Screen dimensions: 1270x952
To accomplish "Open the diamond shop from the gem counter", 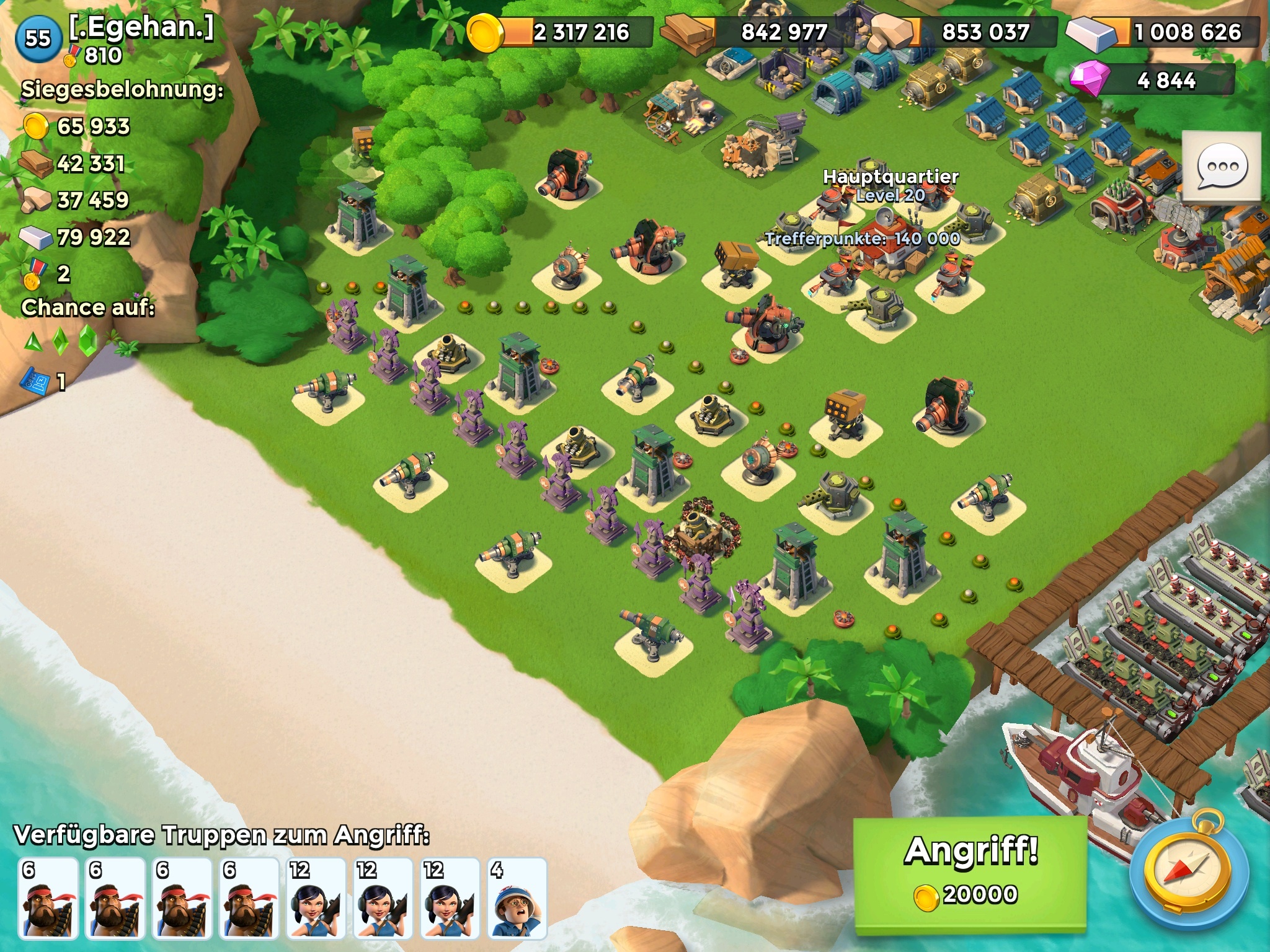I will click(x=1152, y=81).
